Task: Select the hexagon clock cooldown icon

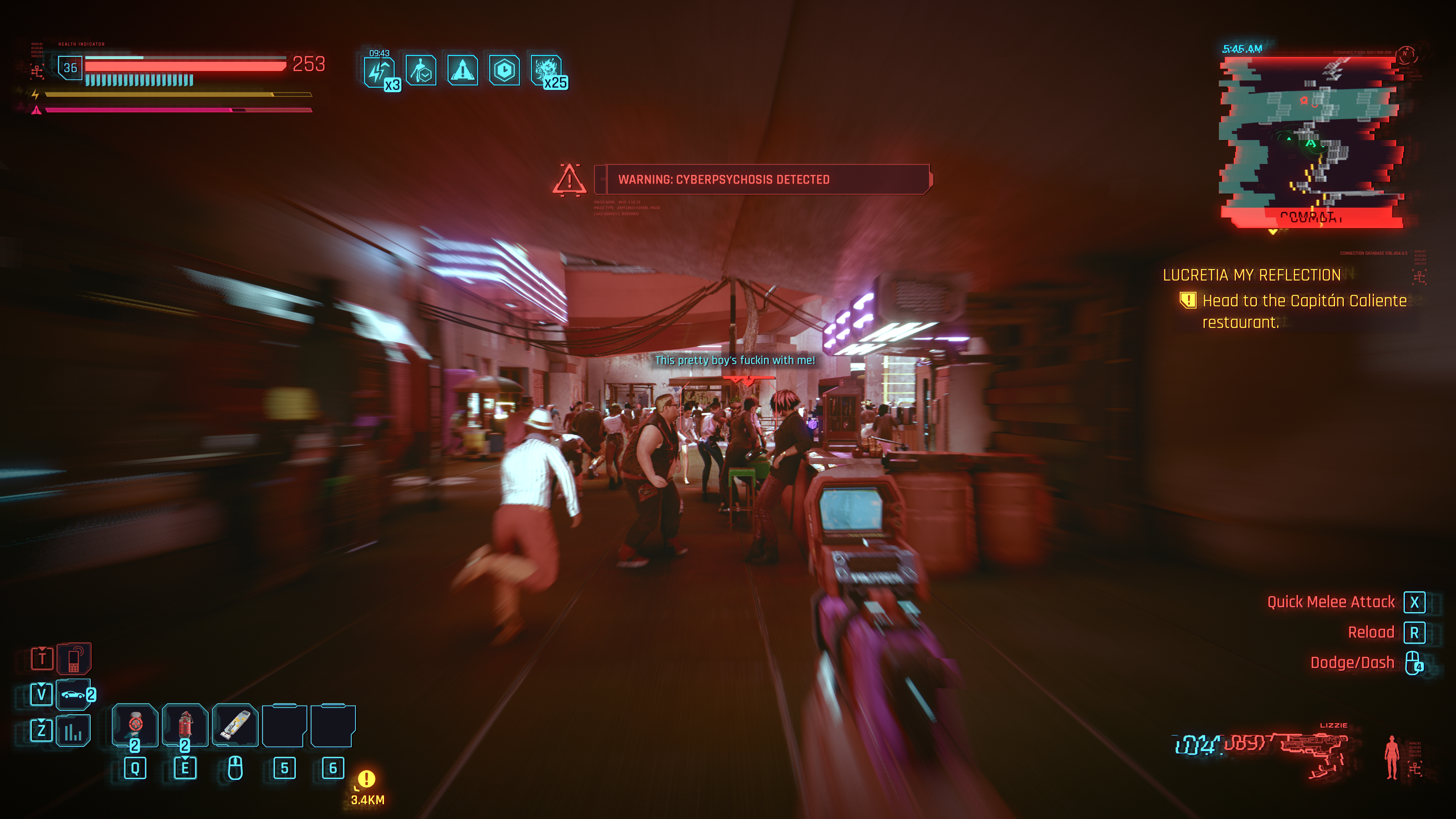Action: pos(504,71)
